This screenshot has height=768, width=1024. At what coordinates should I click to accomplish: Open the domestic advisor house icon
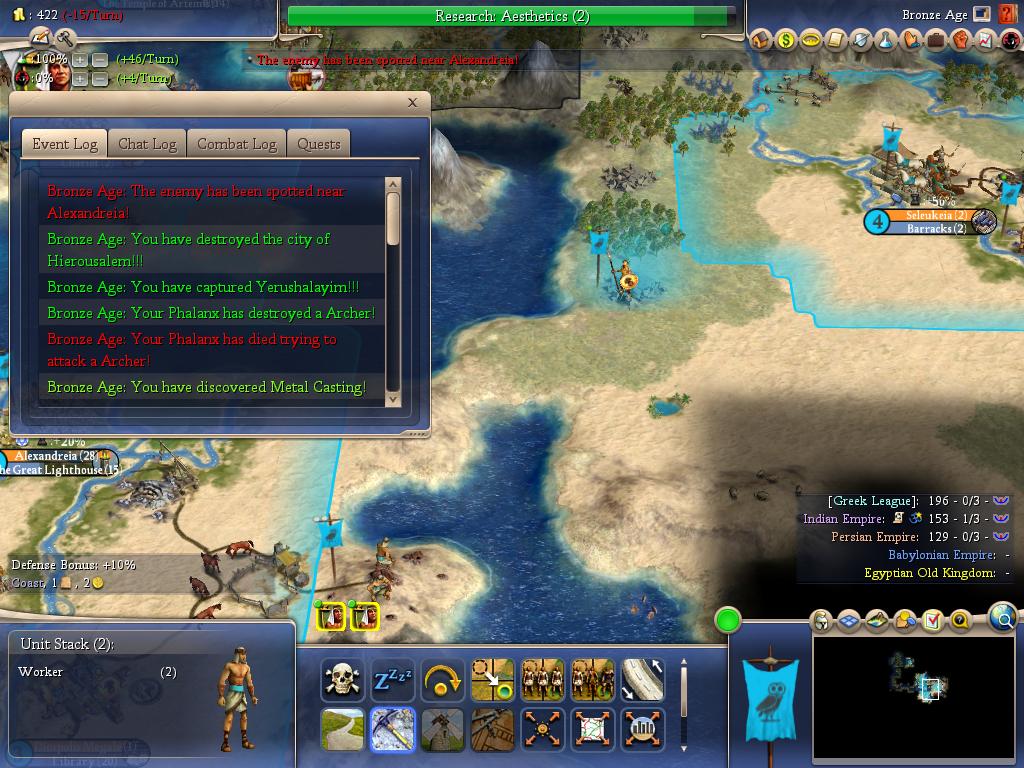(761, 40)
